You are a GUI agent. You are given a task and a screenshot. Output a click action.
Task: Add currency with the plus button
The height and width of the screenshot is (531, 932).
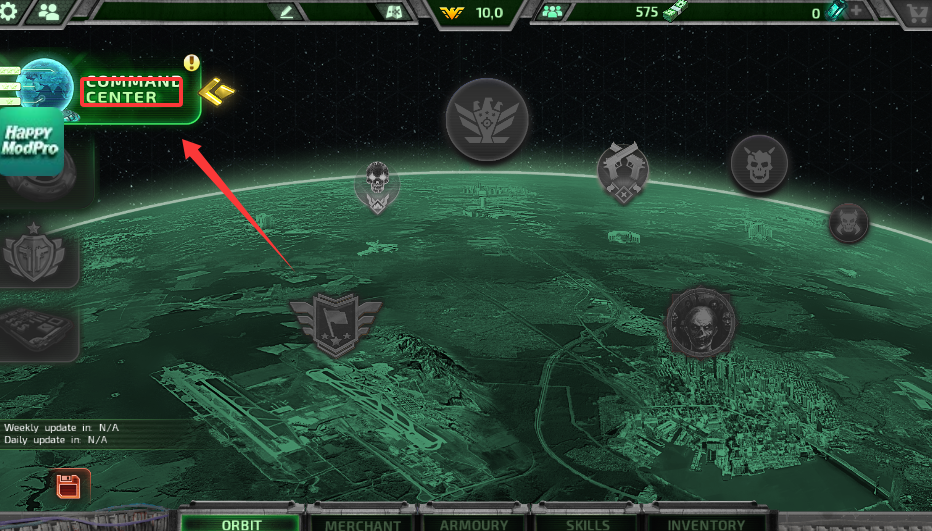pos(858,12)
